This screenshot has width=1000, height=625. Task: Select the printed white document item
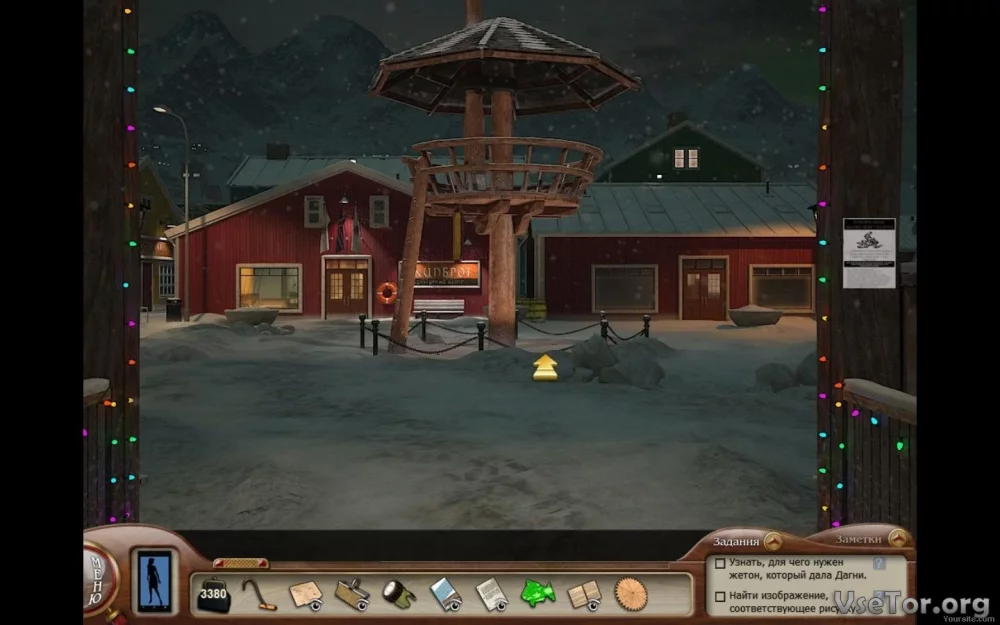pos(492,594)
